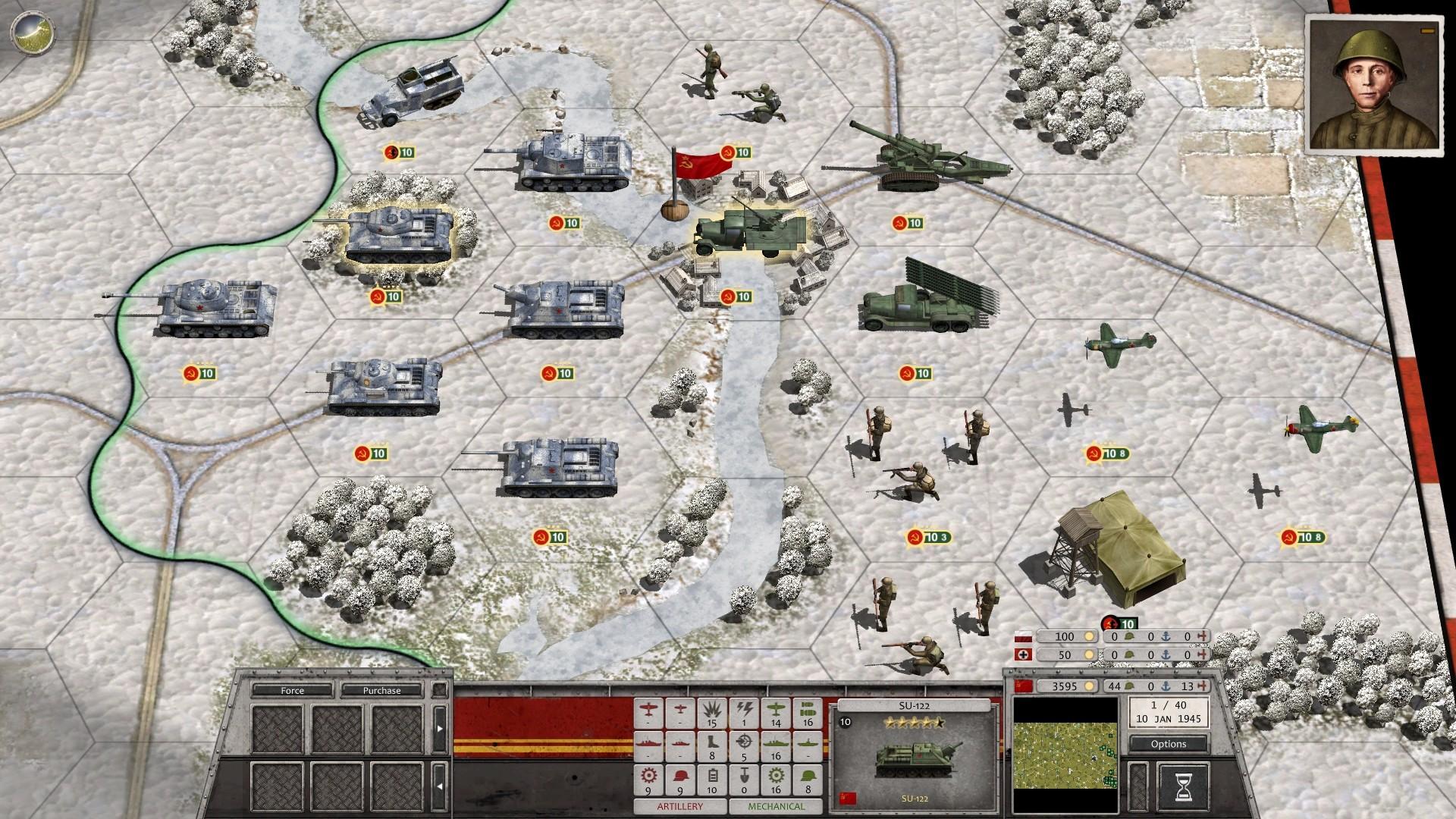Click the lightning strikes stat icon
The image size is (1456, 819).
click(x=744, y=711)
